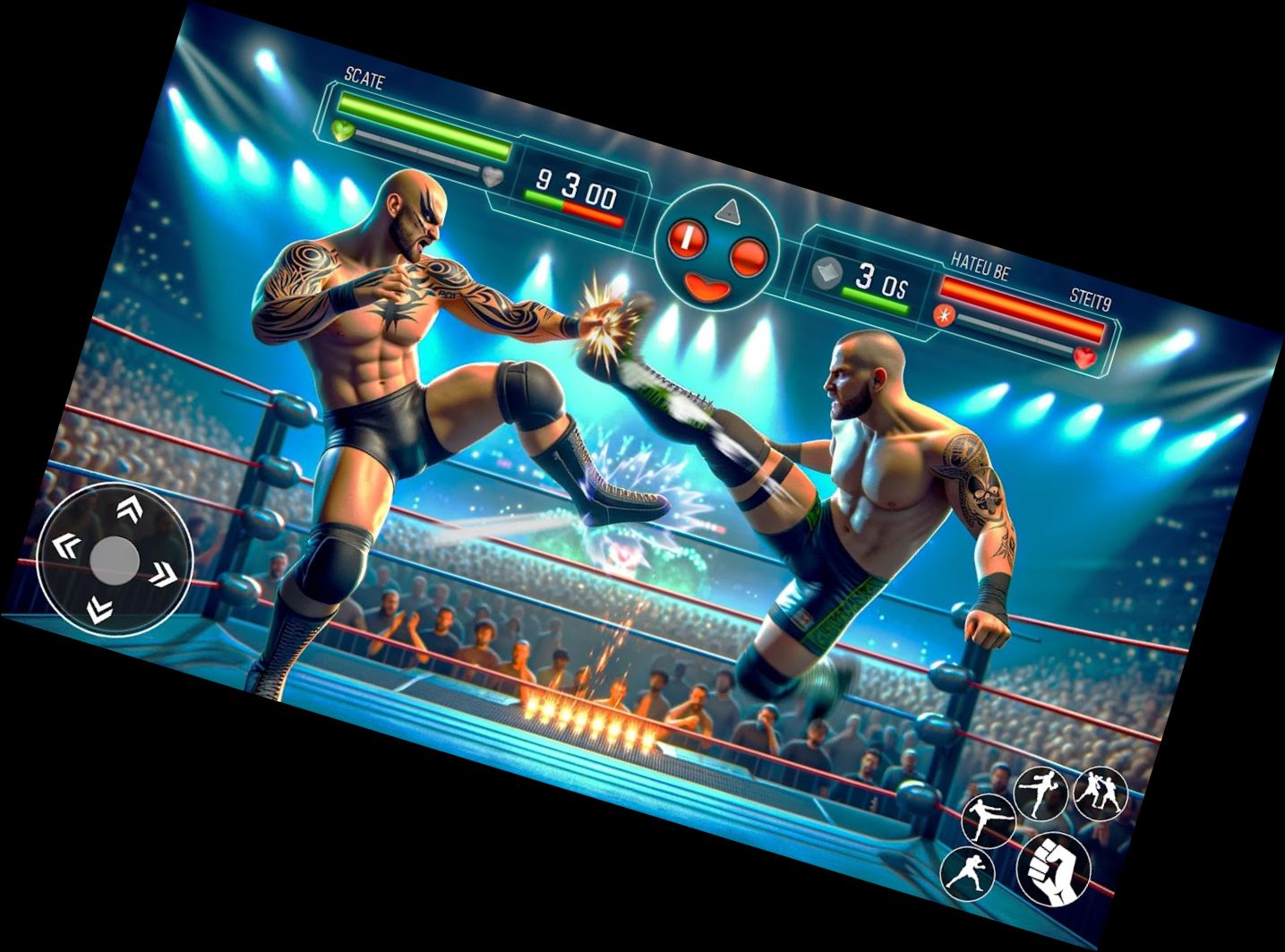Tap the STEIT9 label on opponent HUD
The height and width of the screenshot is (952, 1285).
[x=1090, y=298]
